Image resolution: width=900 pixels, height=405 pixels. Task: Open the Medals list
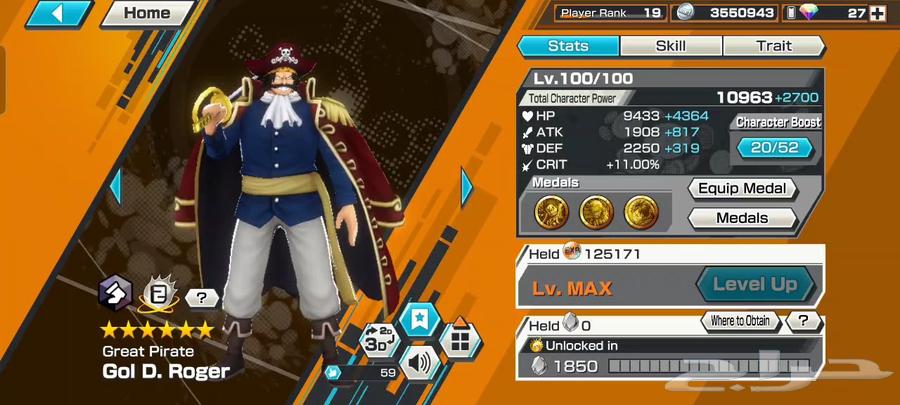741,217
